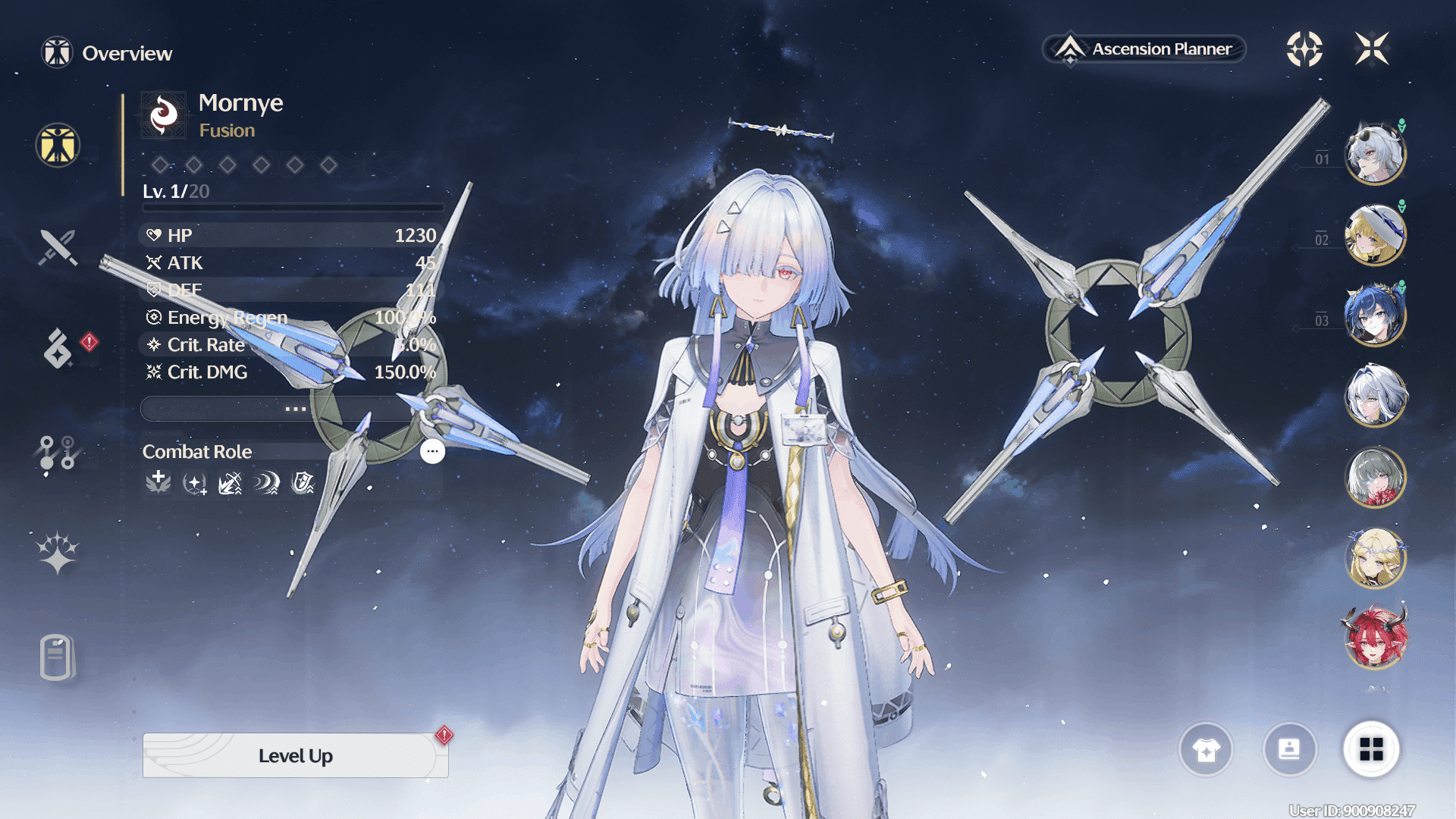Expand the full stats list with three dots
Viewport: 1456px width, 819px height.
pos(295,409)
